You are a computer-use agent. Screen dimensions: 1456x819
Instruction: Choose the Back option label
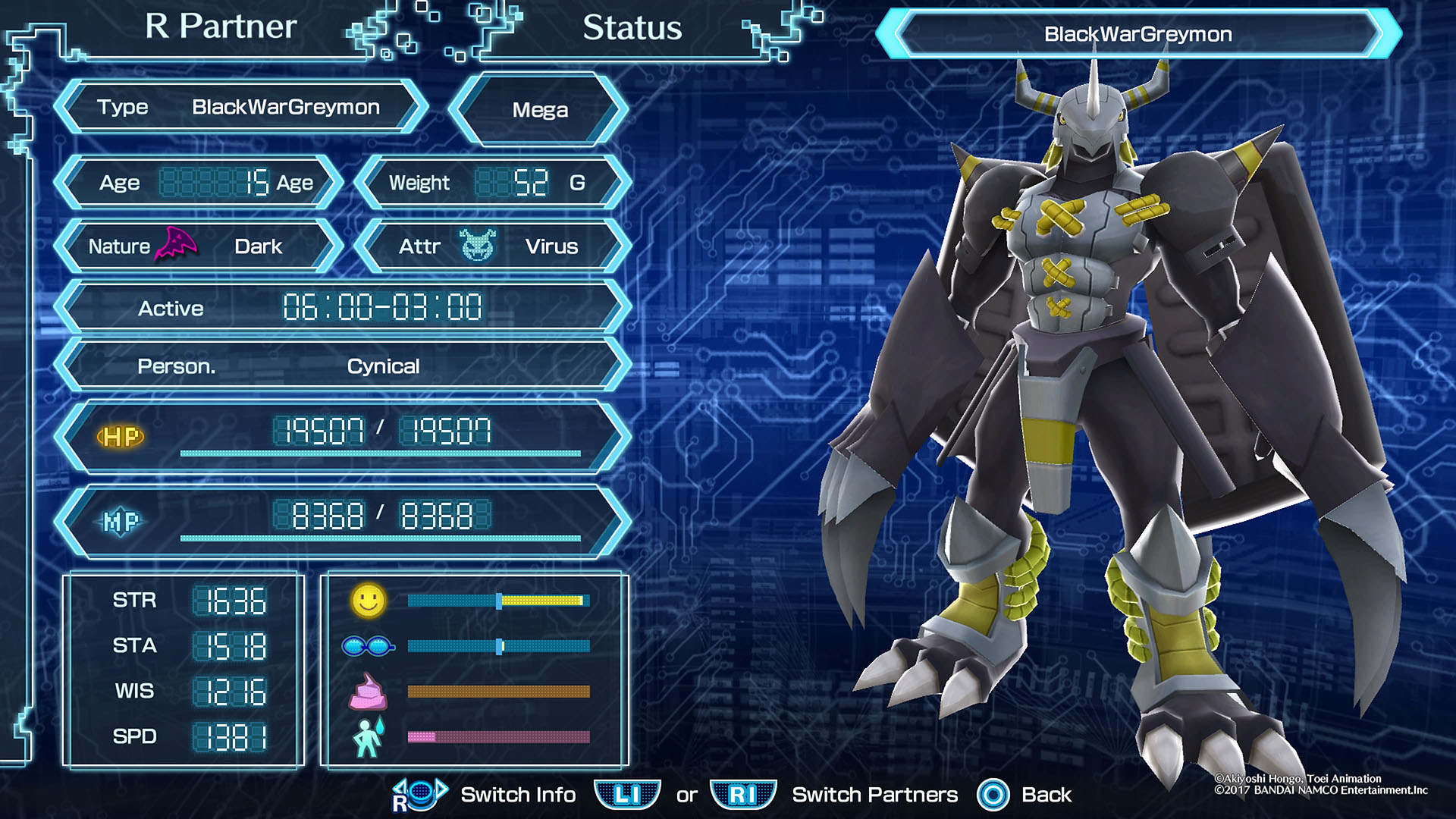pyautogui.click(x=1046, y=795)
